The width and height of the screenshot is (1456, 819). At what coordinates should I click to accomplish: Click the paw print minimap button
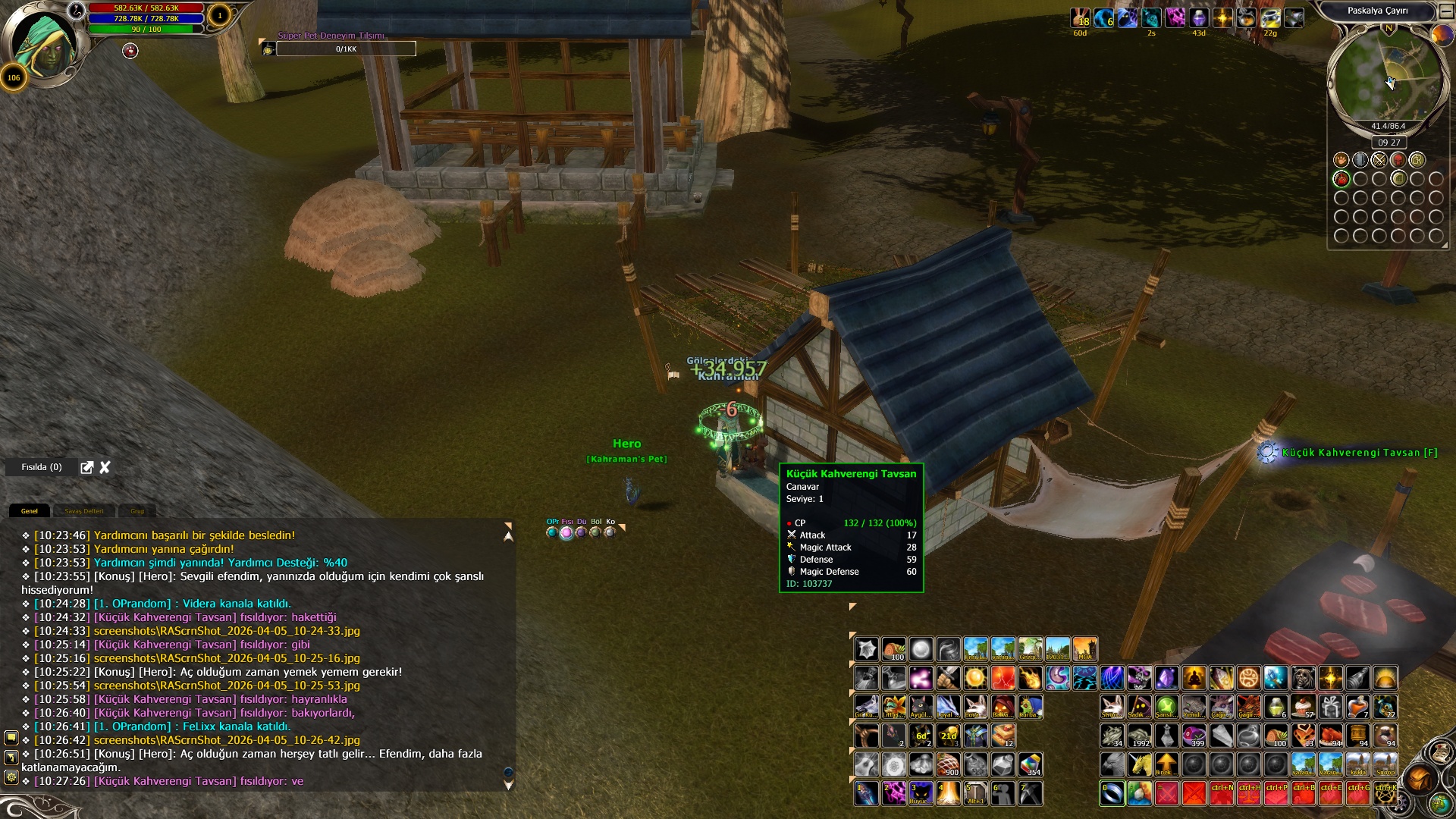click(1341, 160)
